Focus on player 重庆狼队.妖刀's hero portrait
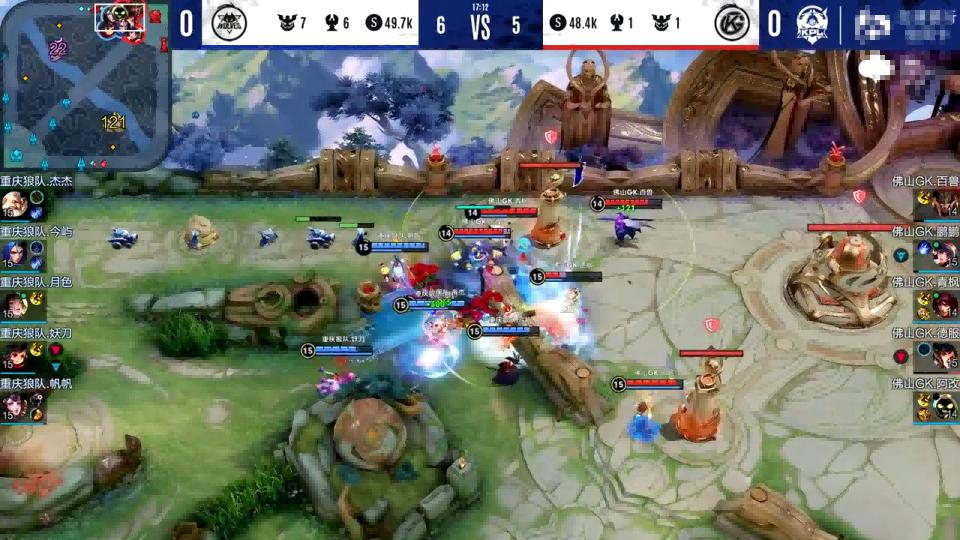The height and width of the screenshot is (540, 960). [x=13, y=355]
